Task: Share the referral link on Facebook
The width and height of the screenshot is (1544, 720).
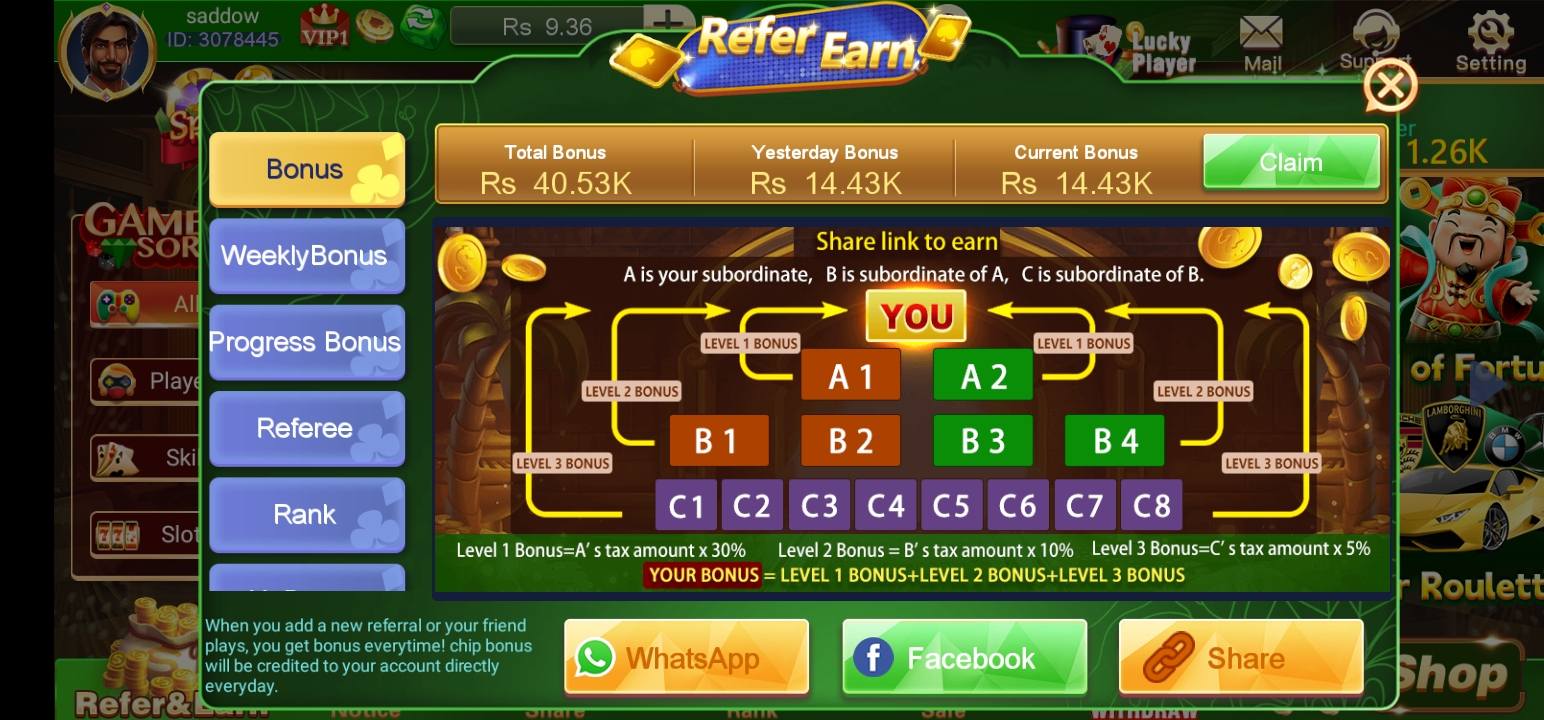Action: [963, 657]
